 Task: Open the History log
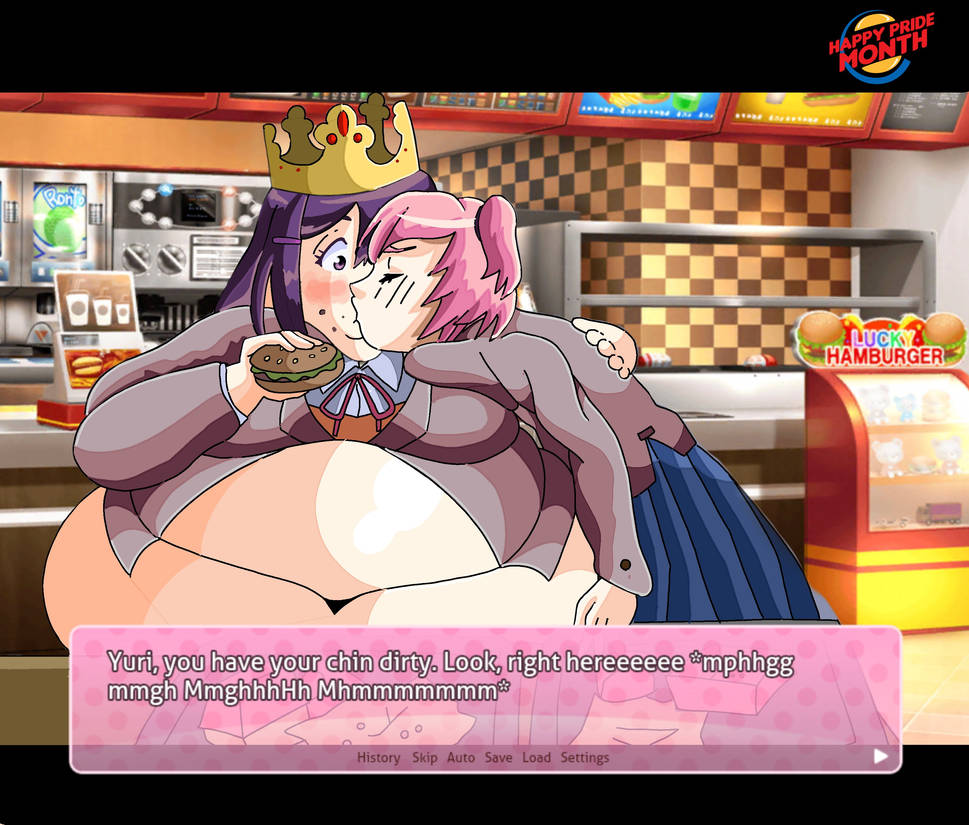pos(378,758)
